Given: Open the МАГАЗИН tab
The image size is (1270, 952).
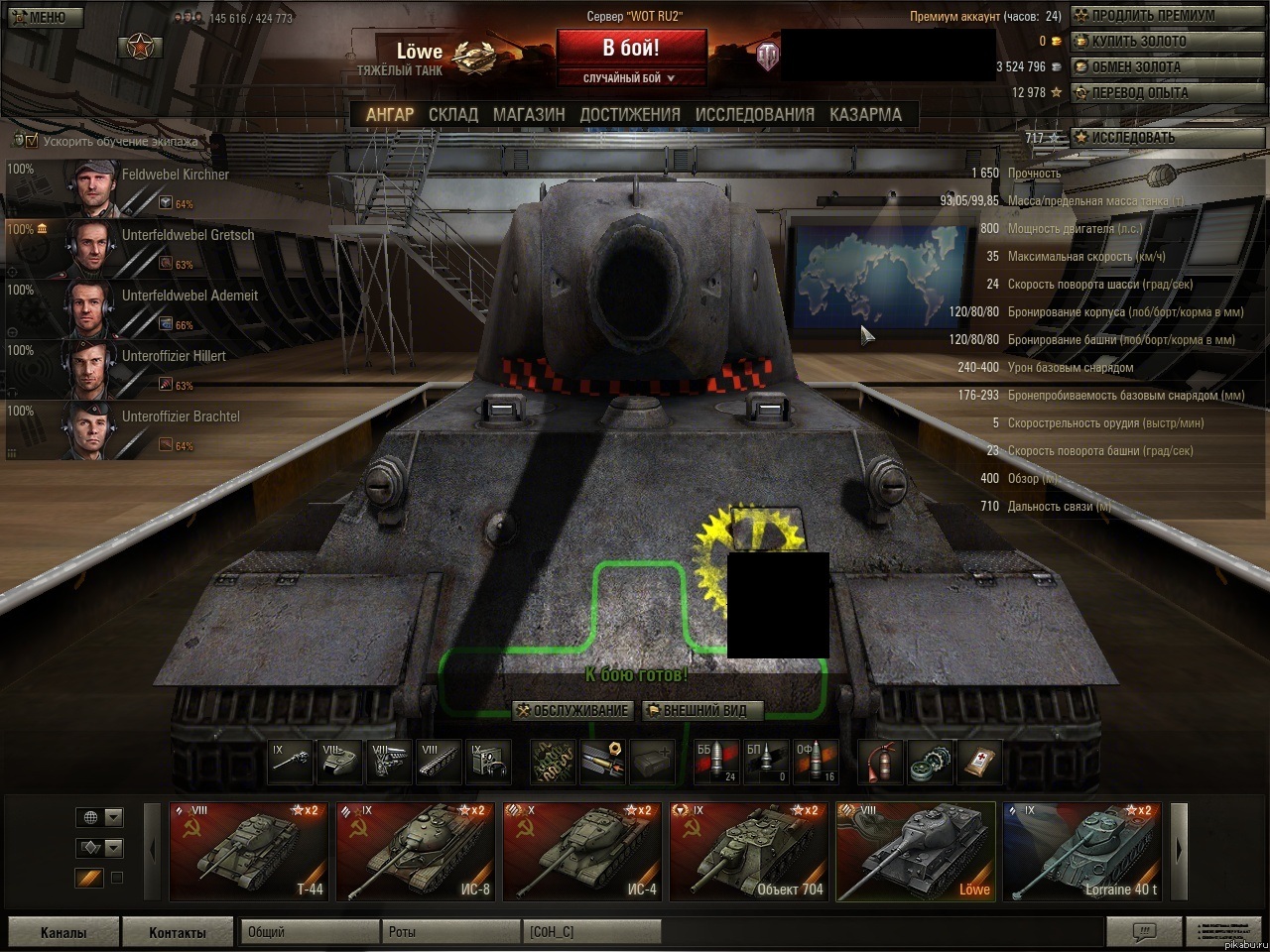Looking at the screenshot, I should pos(529,114).
